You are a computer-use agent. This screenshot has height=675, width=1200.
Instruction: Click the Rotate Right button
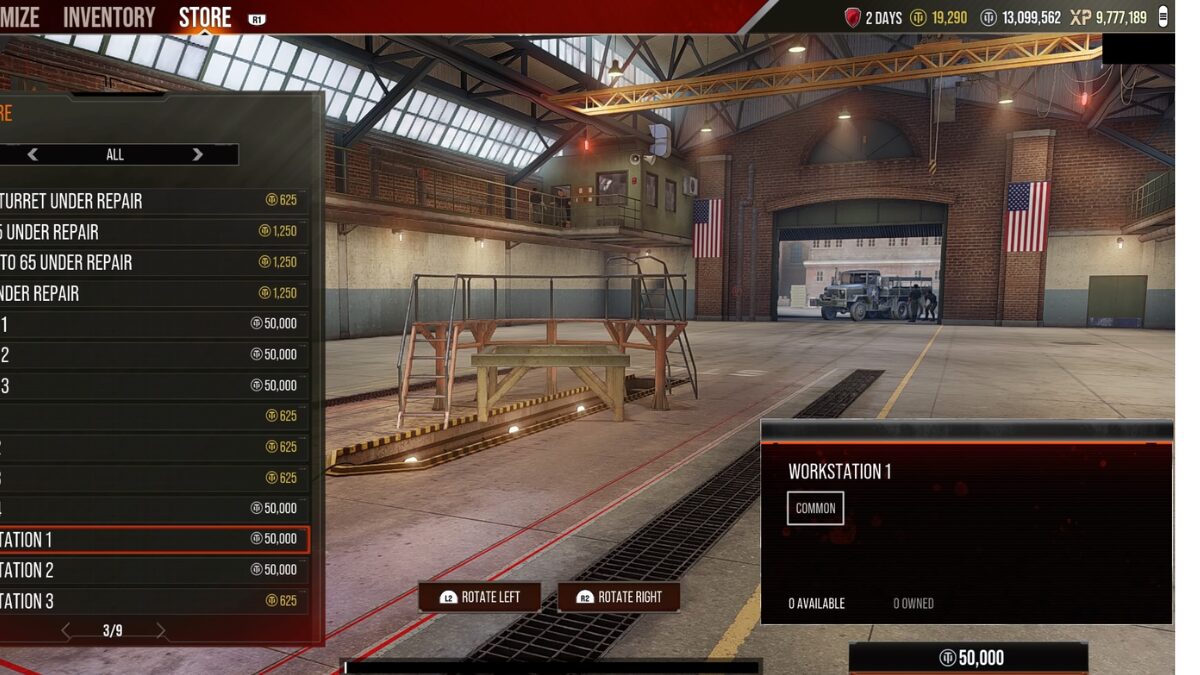pos(619,597)
